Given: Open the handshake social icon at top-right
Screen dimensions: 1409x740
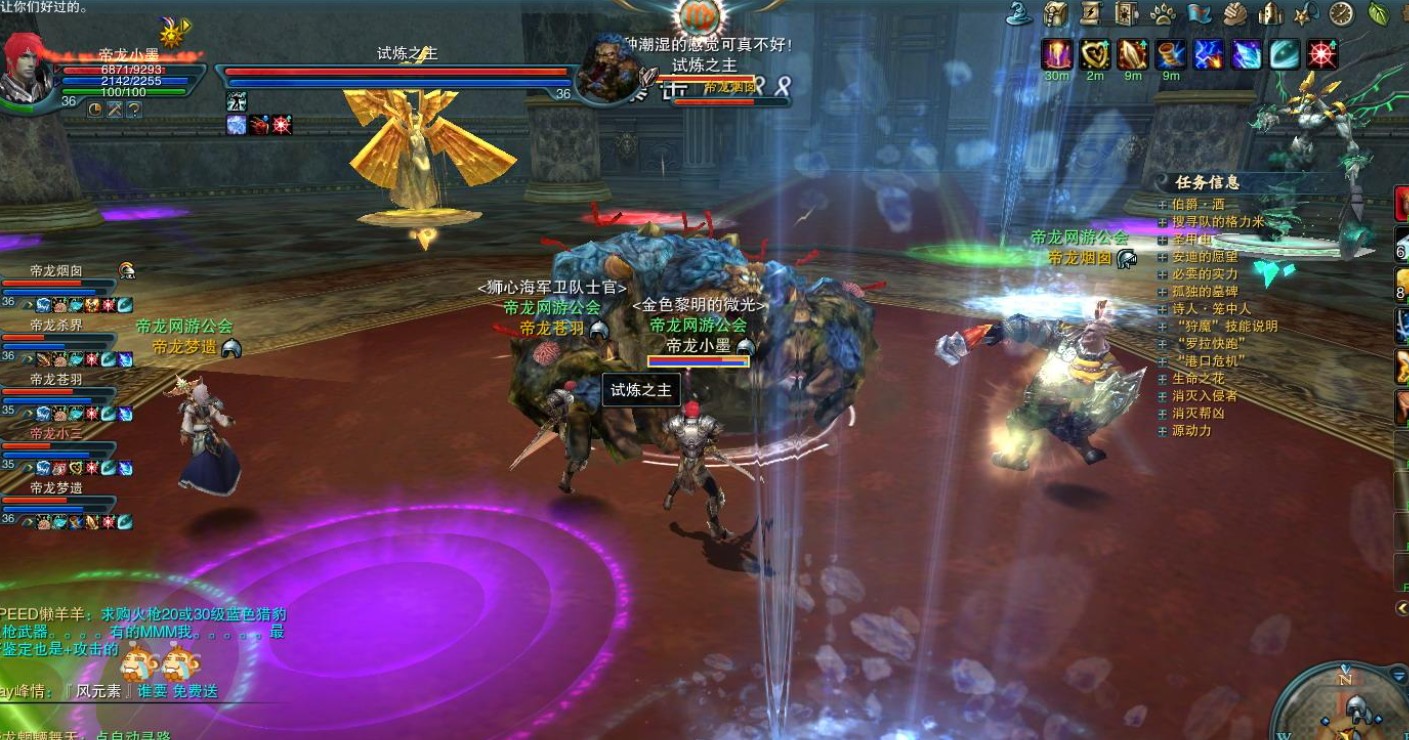Looking at the screenshot, I should point(1235,14).
